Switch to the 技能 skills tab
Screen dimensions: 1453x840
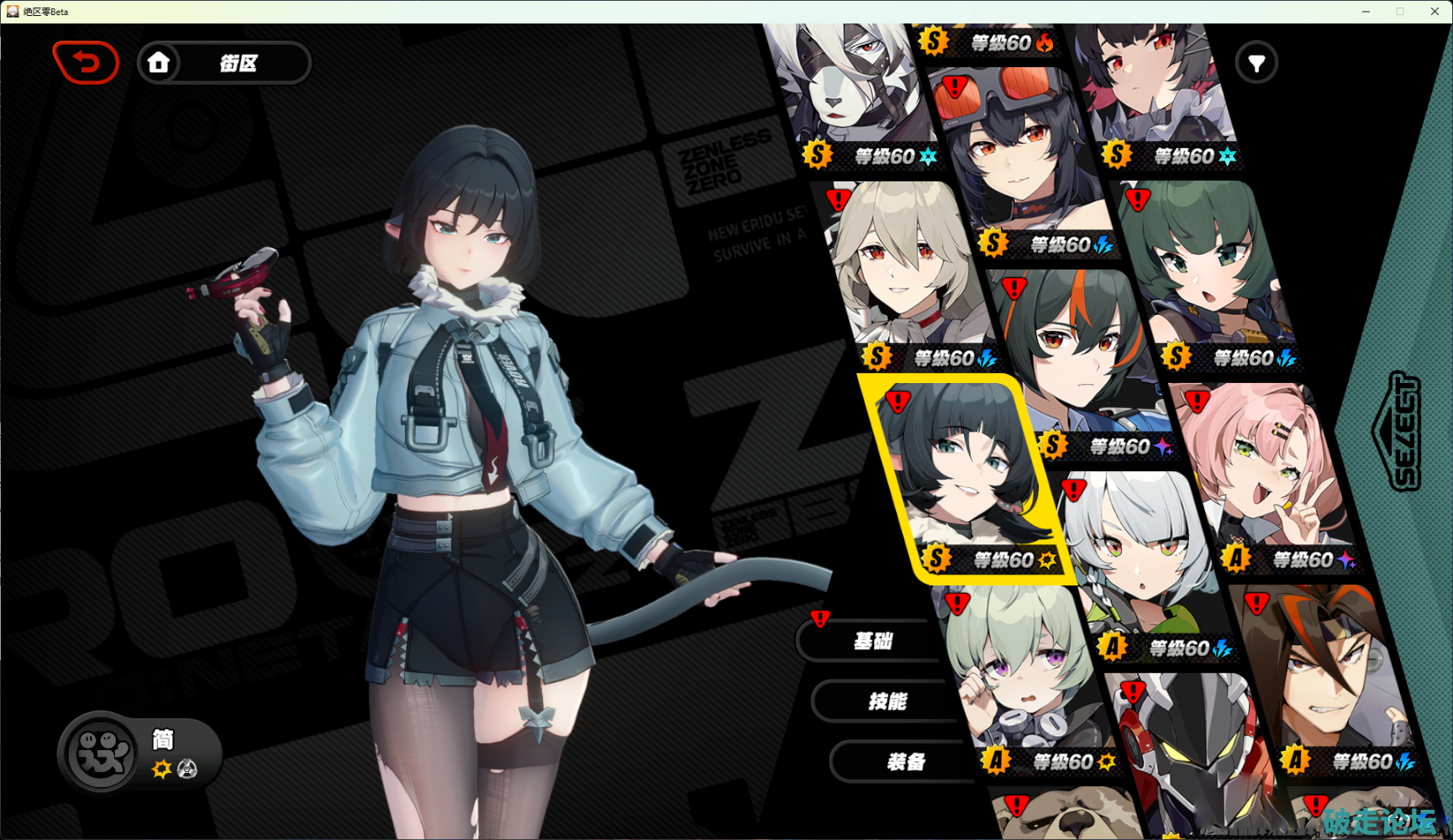point(887,701)
